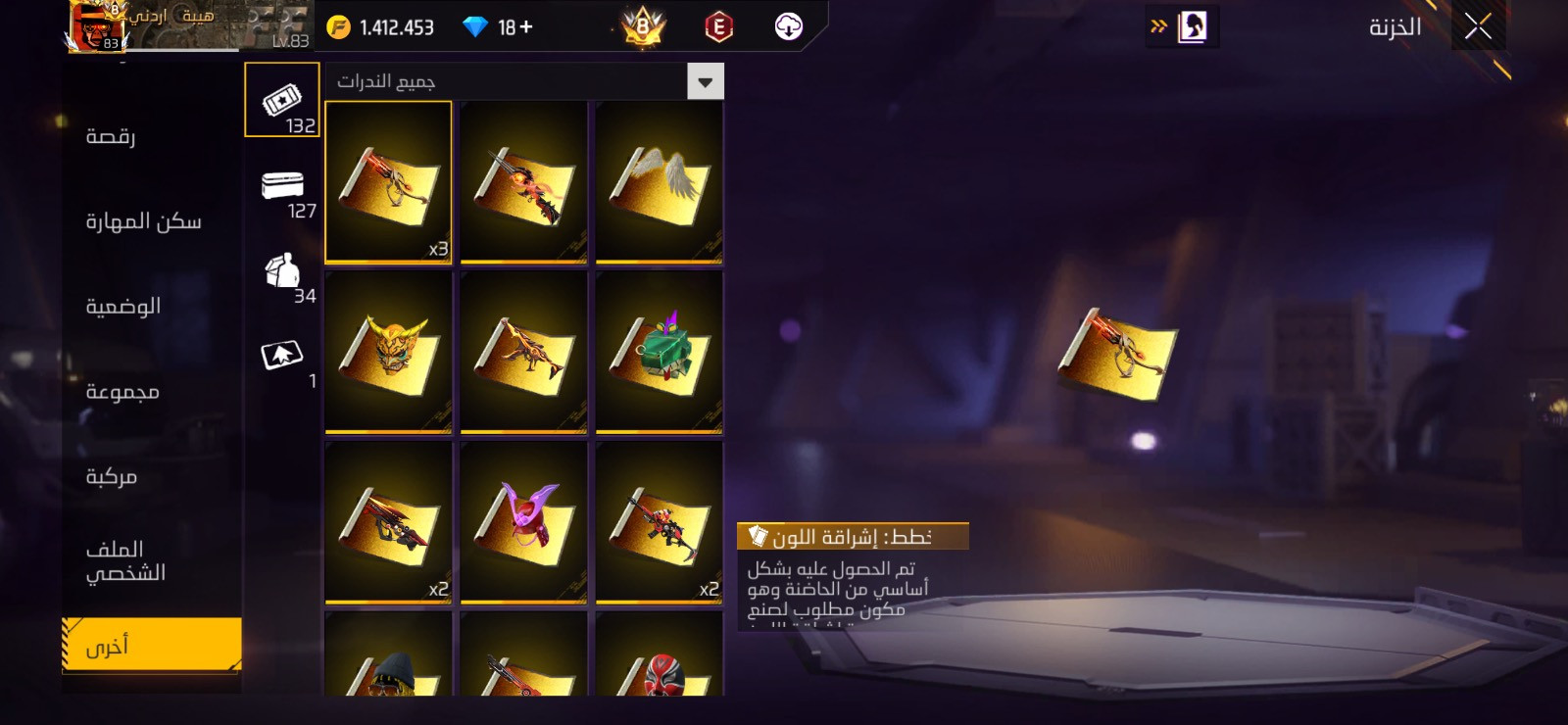Open the character icon with yellow arrows
The image size is (1568, 725).
click(x=1184, y=26)
